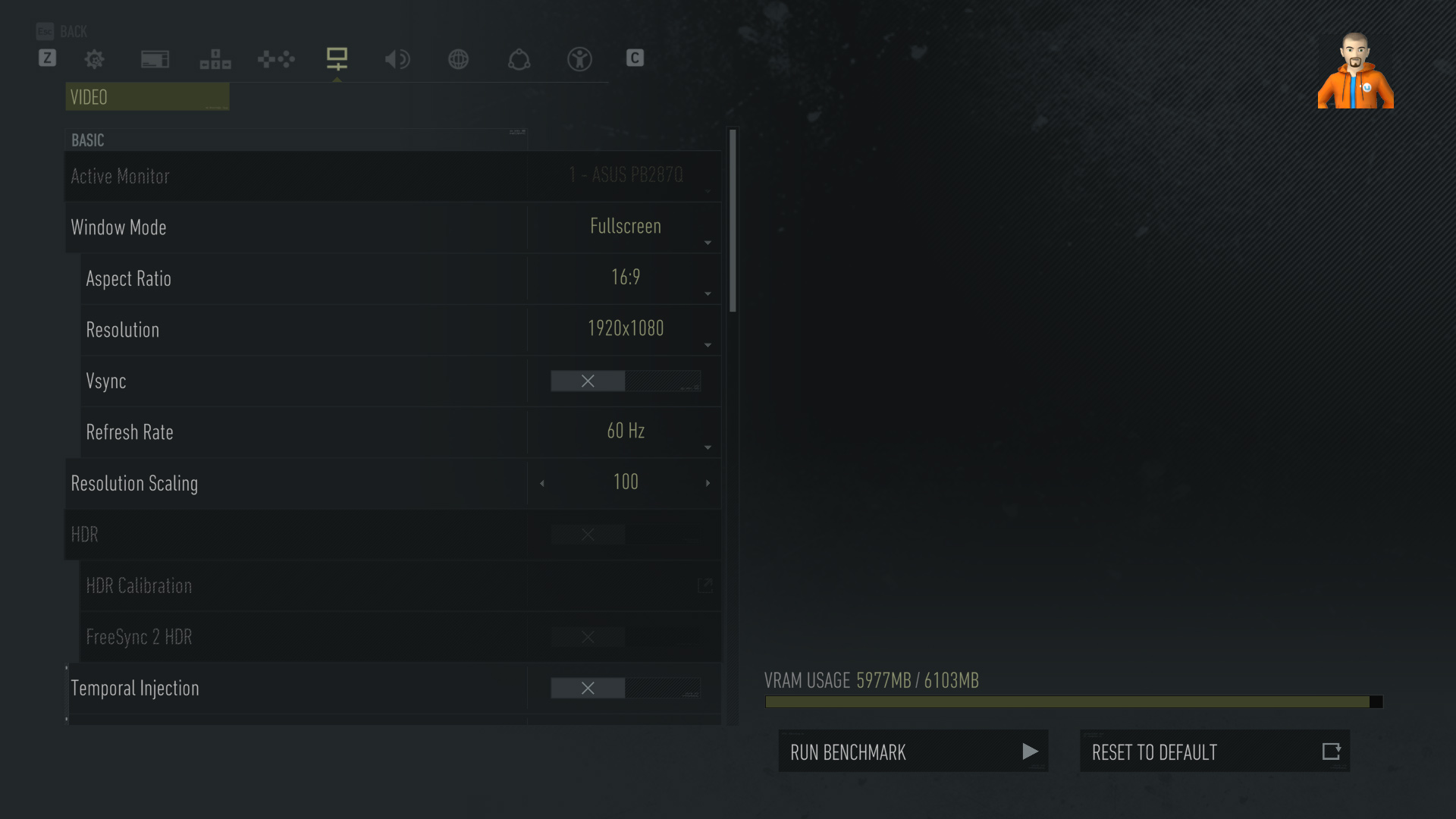Toggle Temporal Injection setting
This screenshot has width=1456, height=819.
tap(625, 688)
